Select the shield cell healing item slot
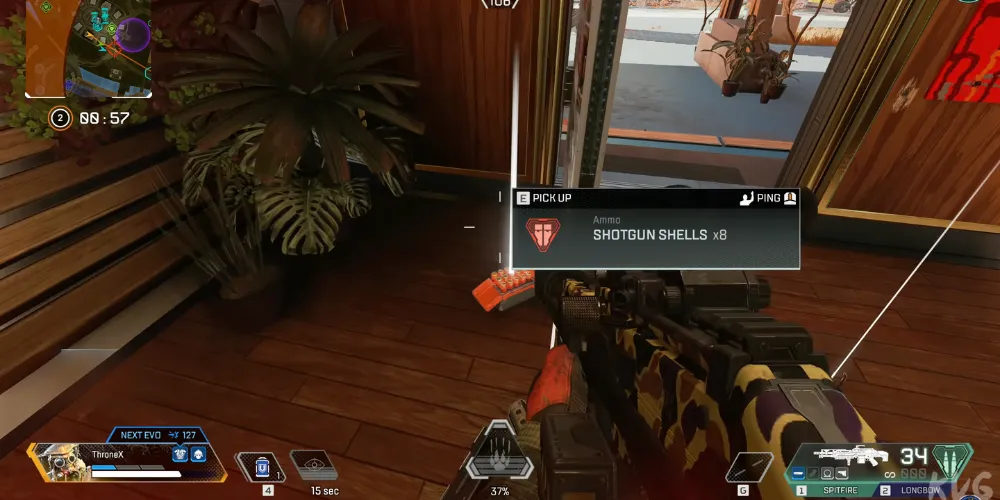The image size is (1000, 500). coord(261,465)
